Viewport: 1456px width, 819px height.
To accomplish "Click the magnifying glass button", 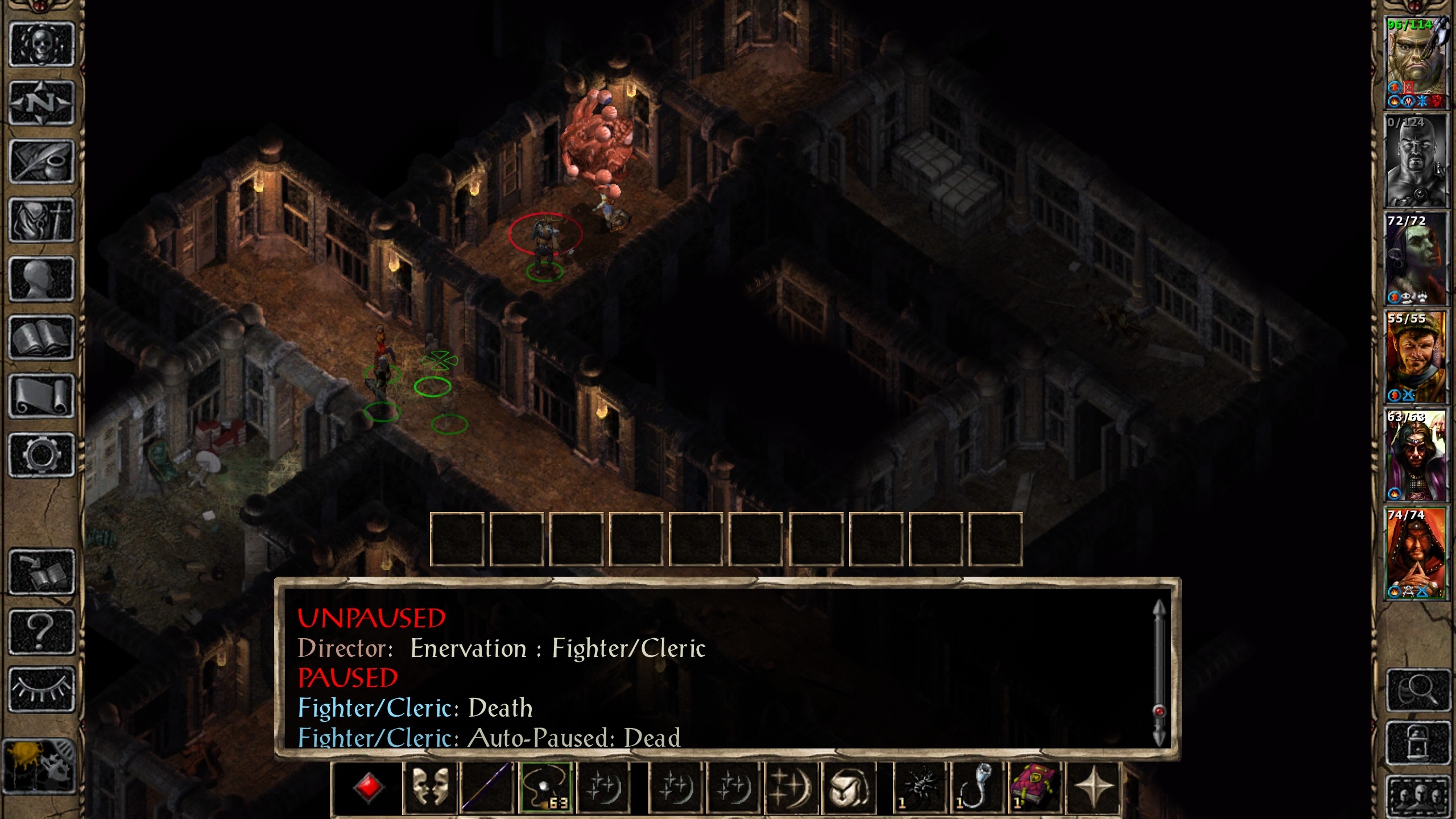I will pos(1417,690).
